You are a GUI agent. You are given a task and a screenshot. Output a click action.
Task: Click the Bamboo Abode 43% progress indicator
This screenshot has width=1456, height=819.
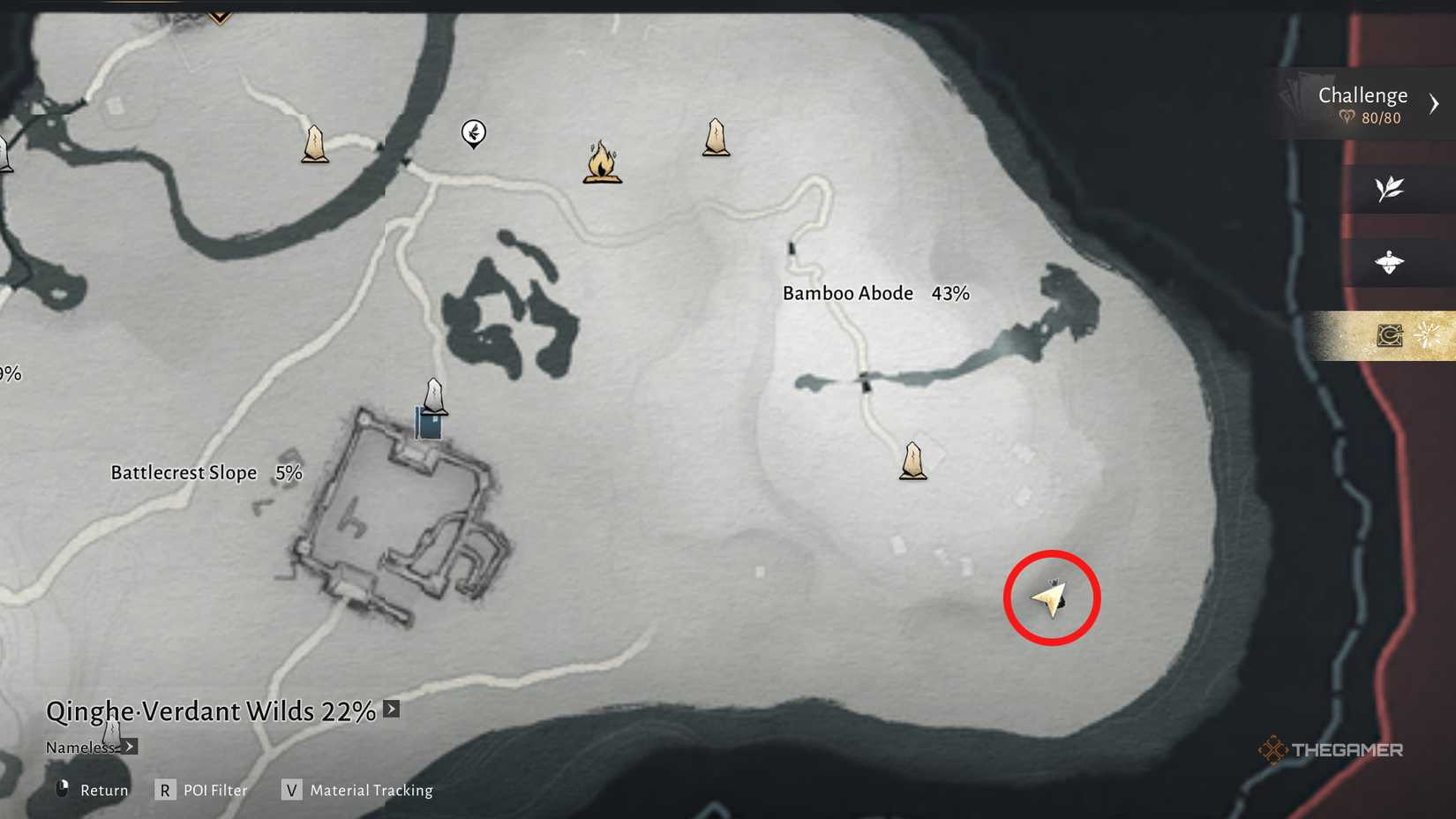(x=950, y=292)
